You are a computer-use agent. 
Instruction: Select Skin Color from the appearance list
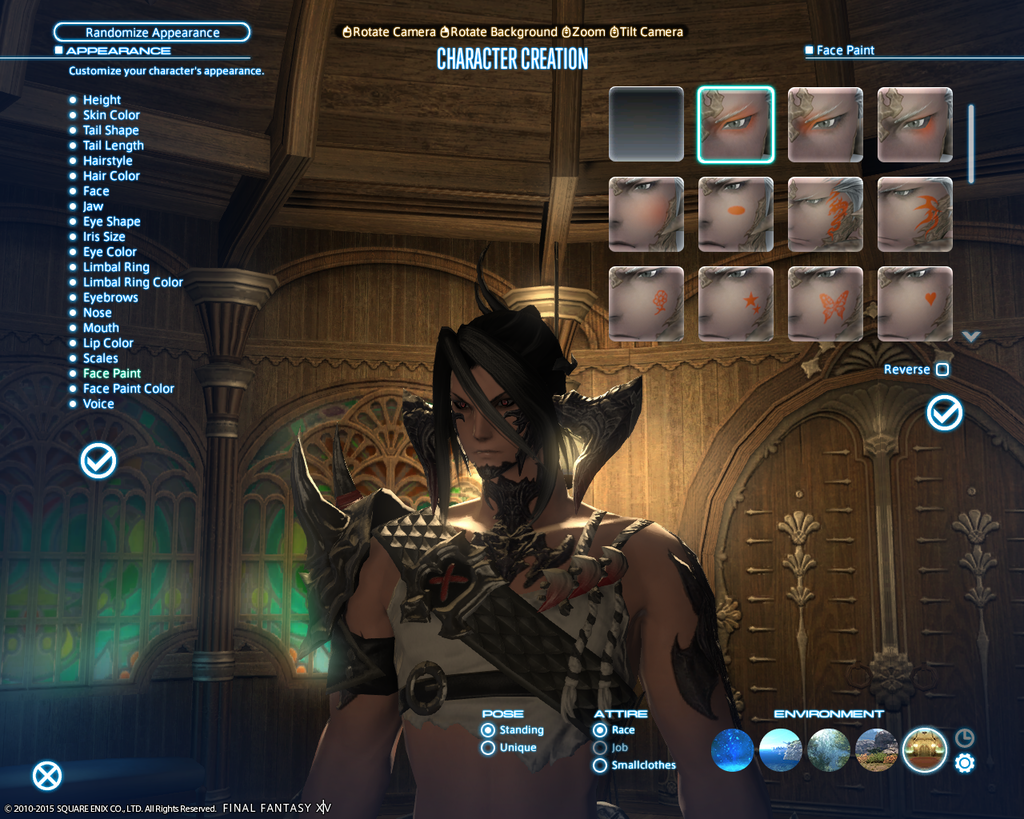tap(111, 115)
